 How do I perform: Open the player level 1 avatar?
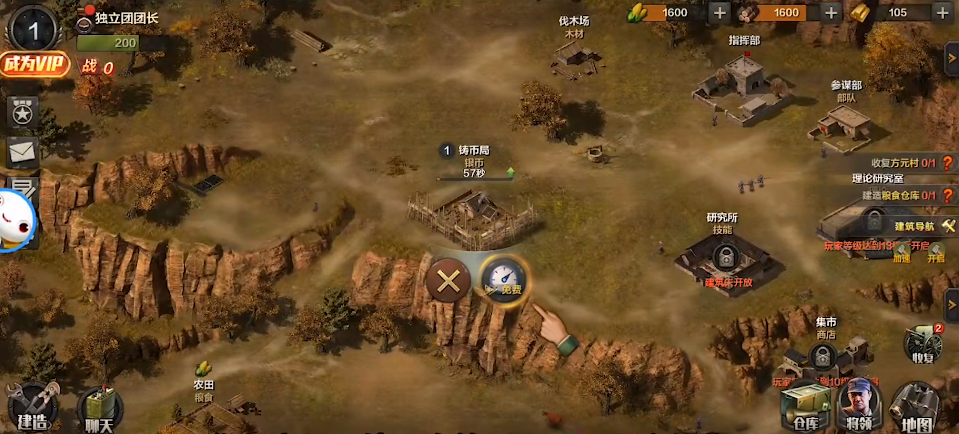point(32,27)
